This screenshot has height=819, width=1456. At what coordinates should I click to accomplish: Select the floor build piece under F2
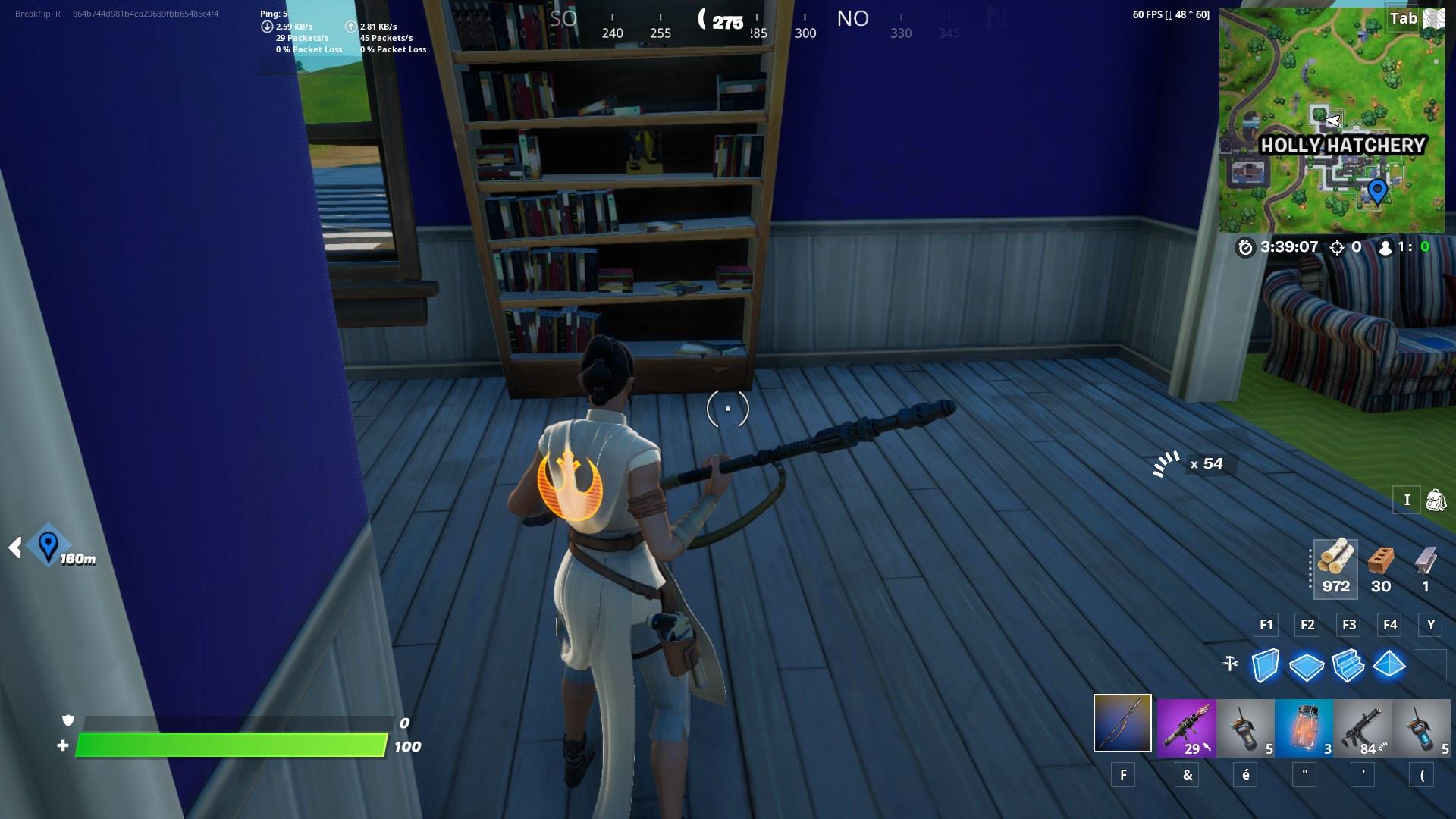(1307, 666)
